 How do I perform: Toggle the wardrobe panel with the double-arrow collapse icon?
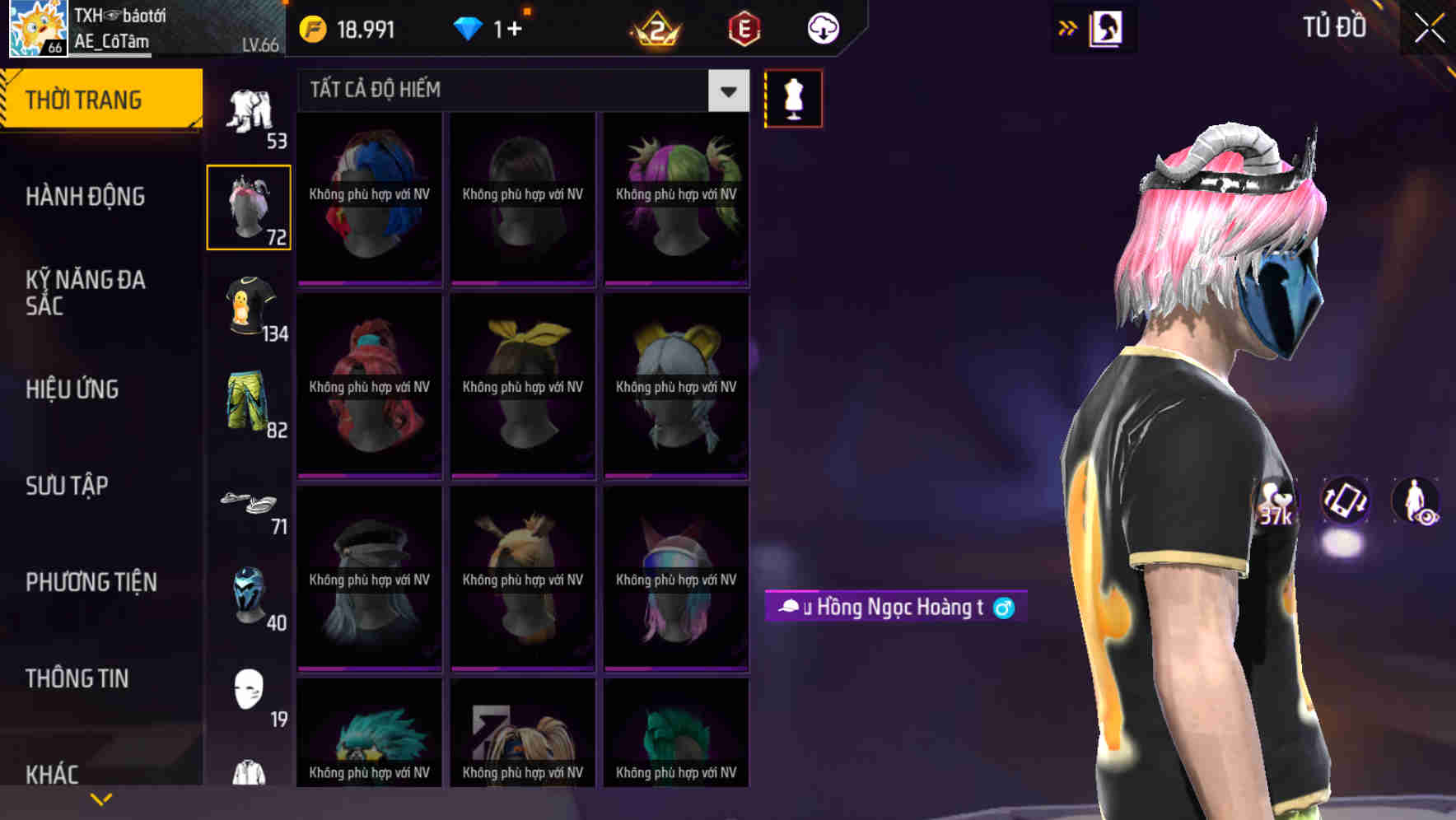point(1068,26)
